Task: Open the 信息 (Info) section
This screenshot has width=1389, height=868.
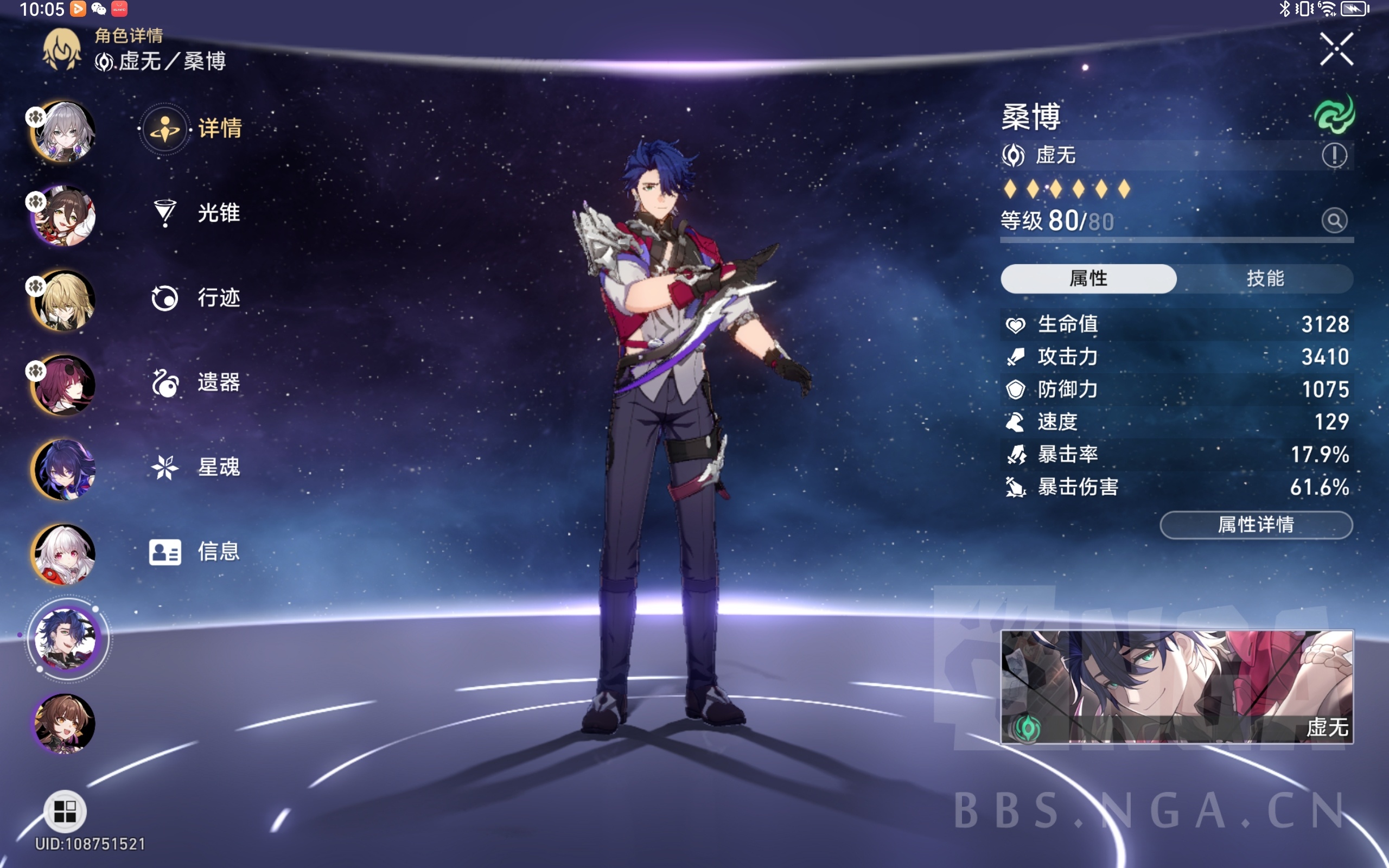Action: tap(165, 551)
